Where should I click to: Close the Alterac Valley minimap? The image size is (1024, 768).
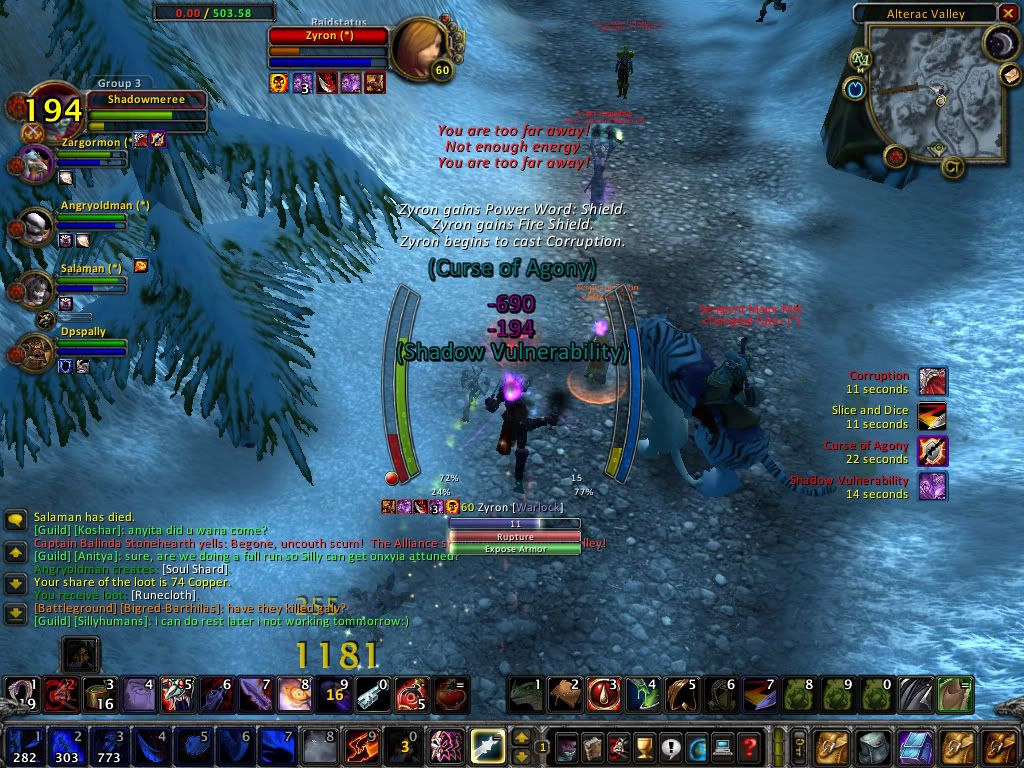(x=1008, y=14)
